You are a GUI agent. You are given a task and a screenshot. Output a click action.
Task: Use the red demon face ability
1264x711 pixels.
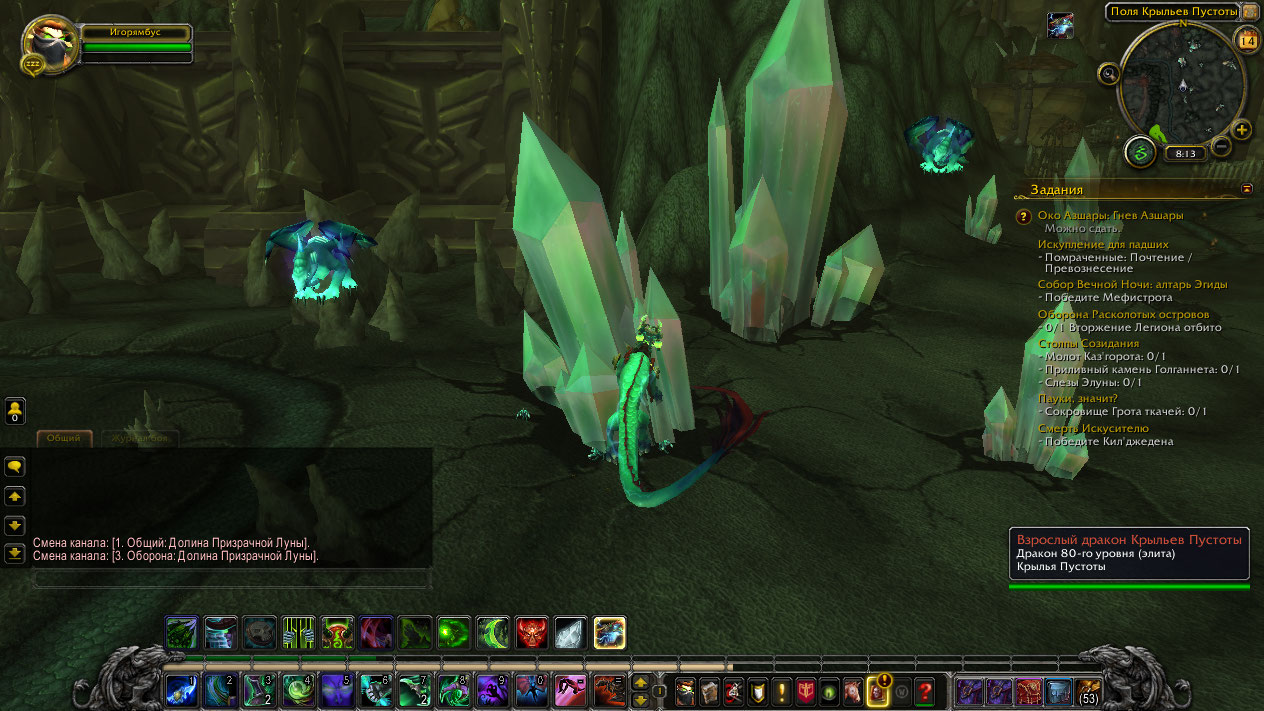tap(532, 632)
